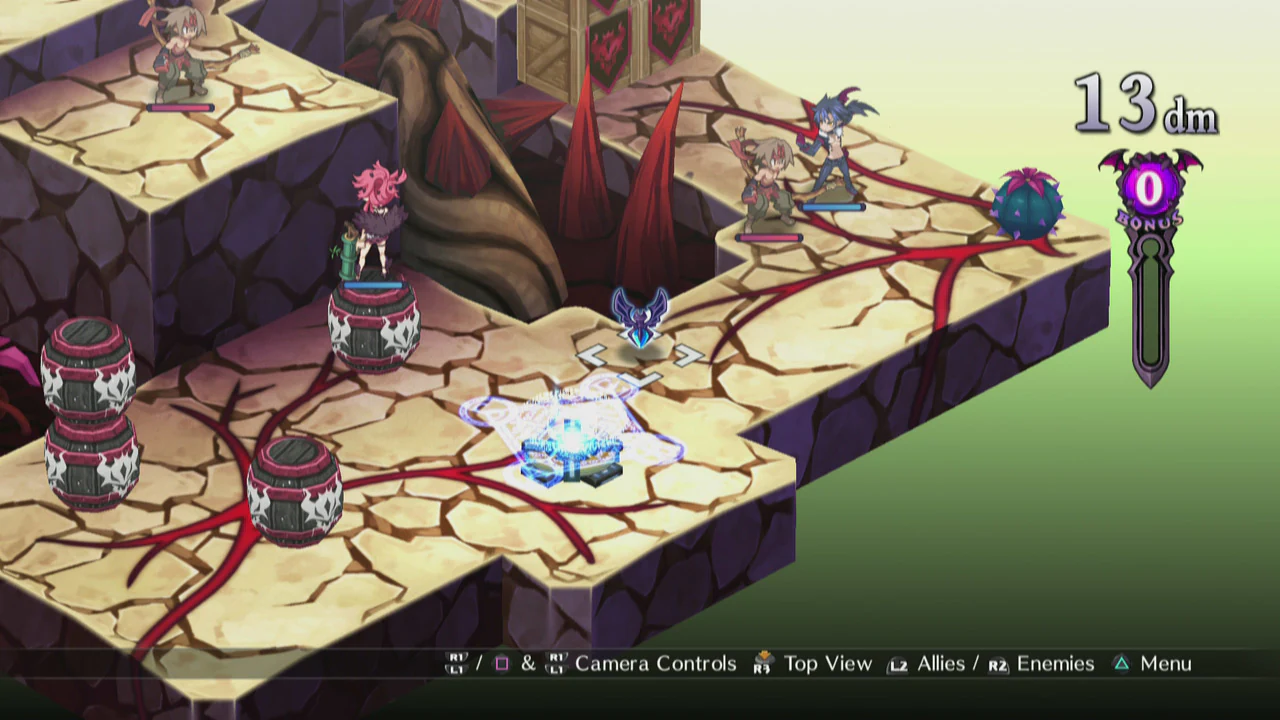Click the L2 button icon

(895, 663)
